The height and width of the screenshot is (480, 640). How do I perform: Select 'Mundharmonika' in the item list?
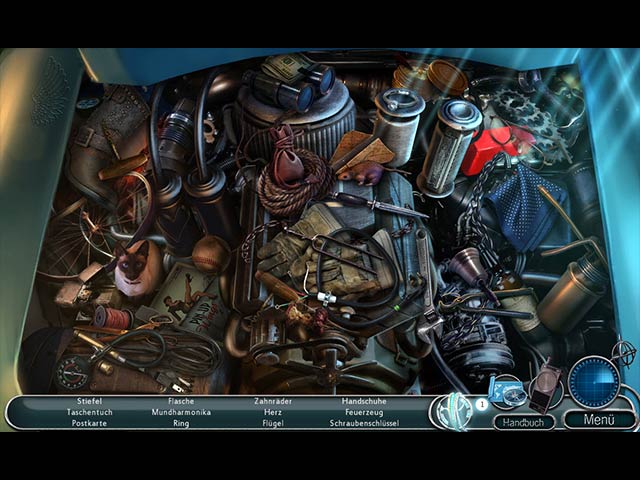click(x=181, y=411)
